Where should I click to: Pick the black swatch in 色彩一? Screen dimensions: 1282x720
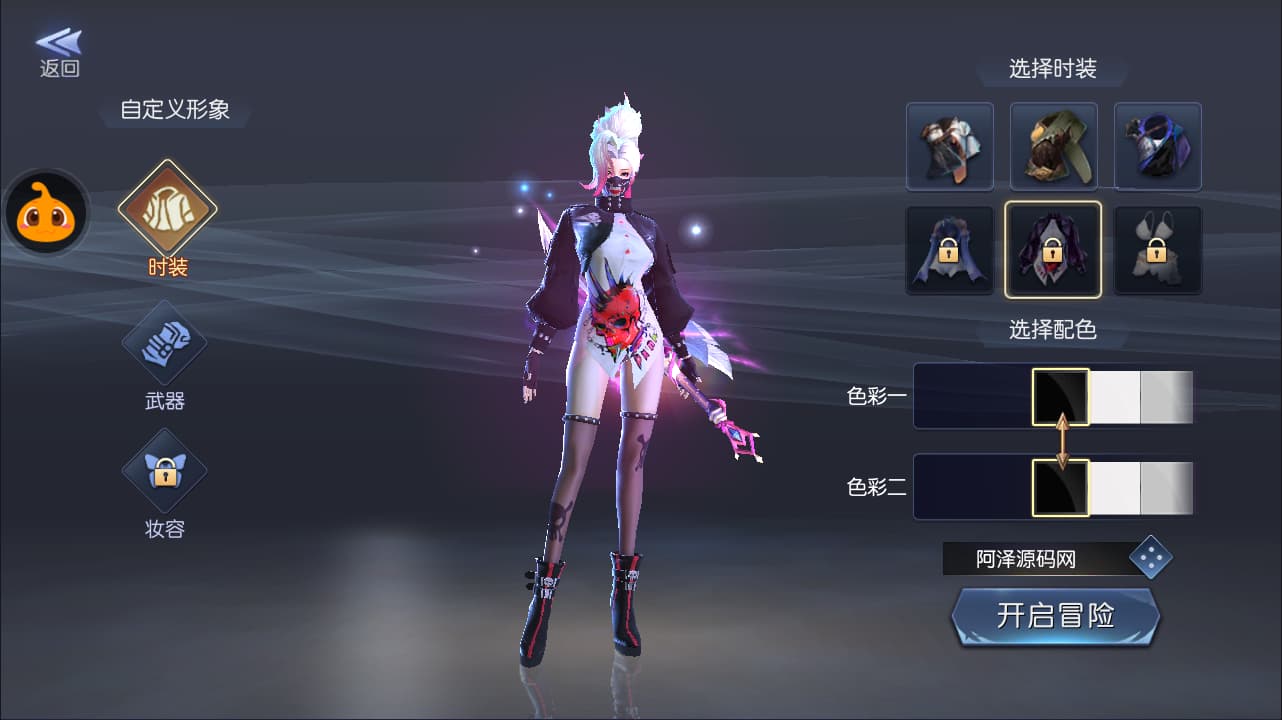[x=1060, y=397]
